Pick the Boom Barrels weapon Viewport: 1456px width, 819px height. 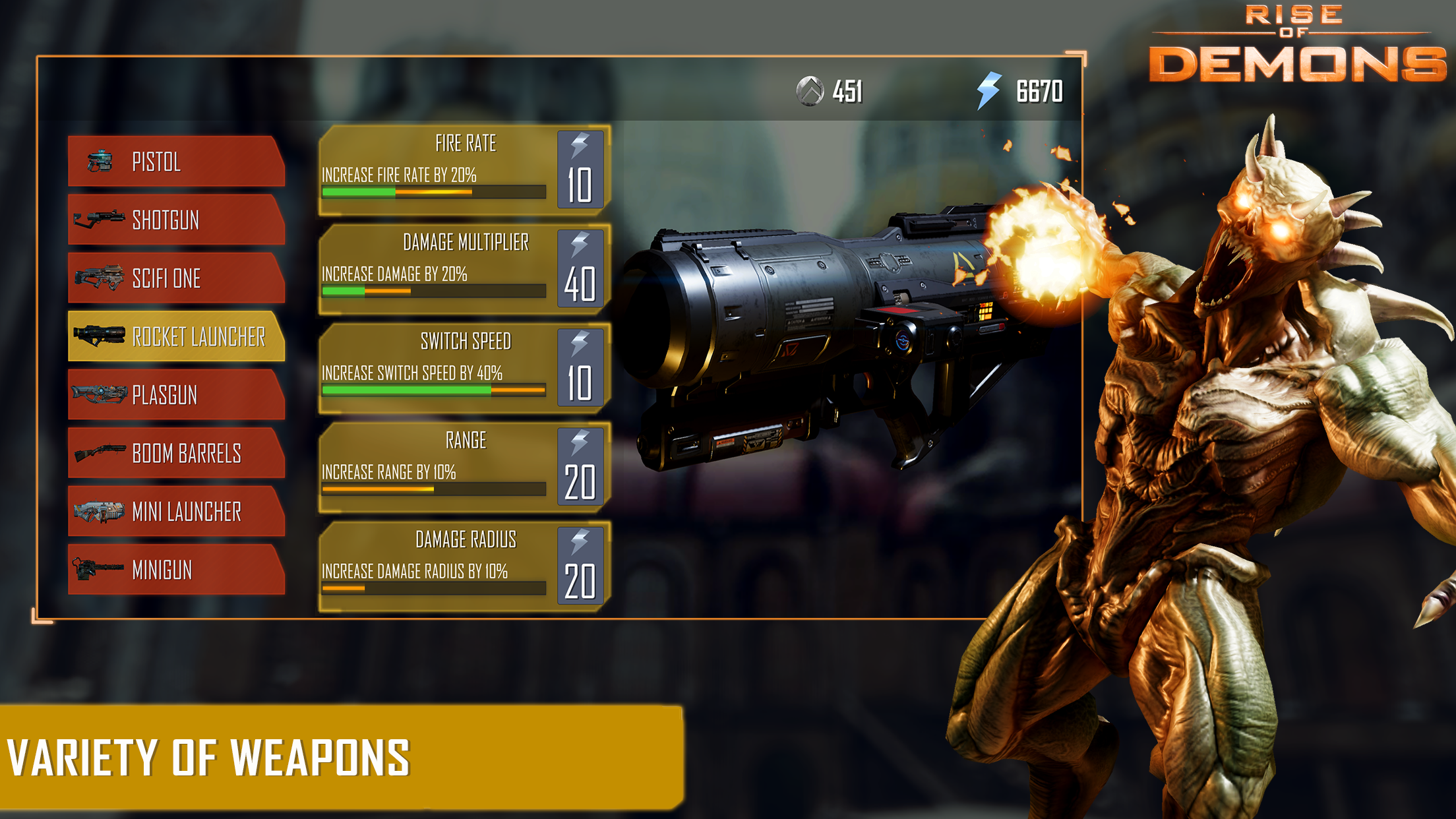(176, 453)
